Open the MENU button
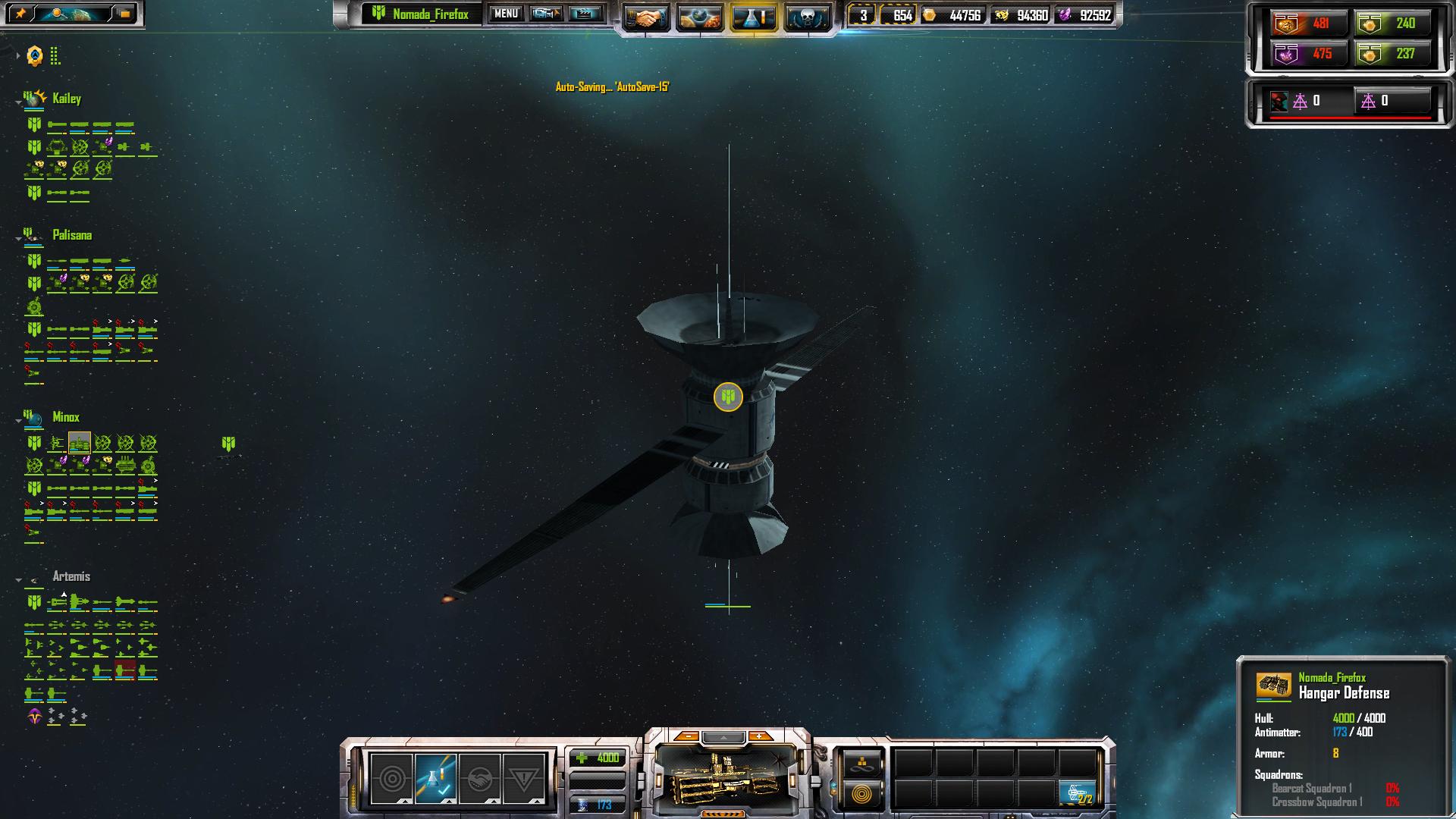The width and height of the screenshot is (1456, 819). [506, 14]
